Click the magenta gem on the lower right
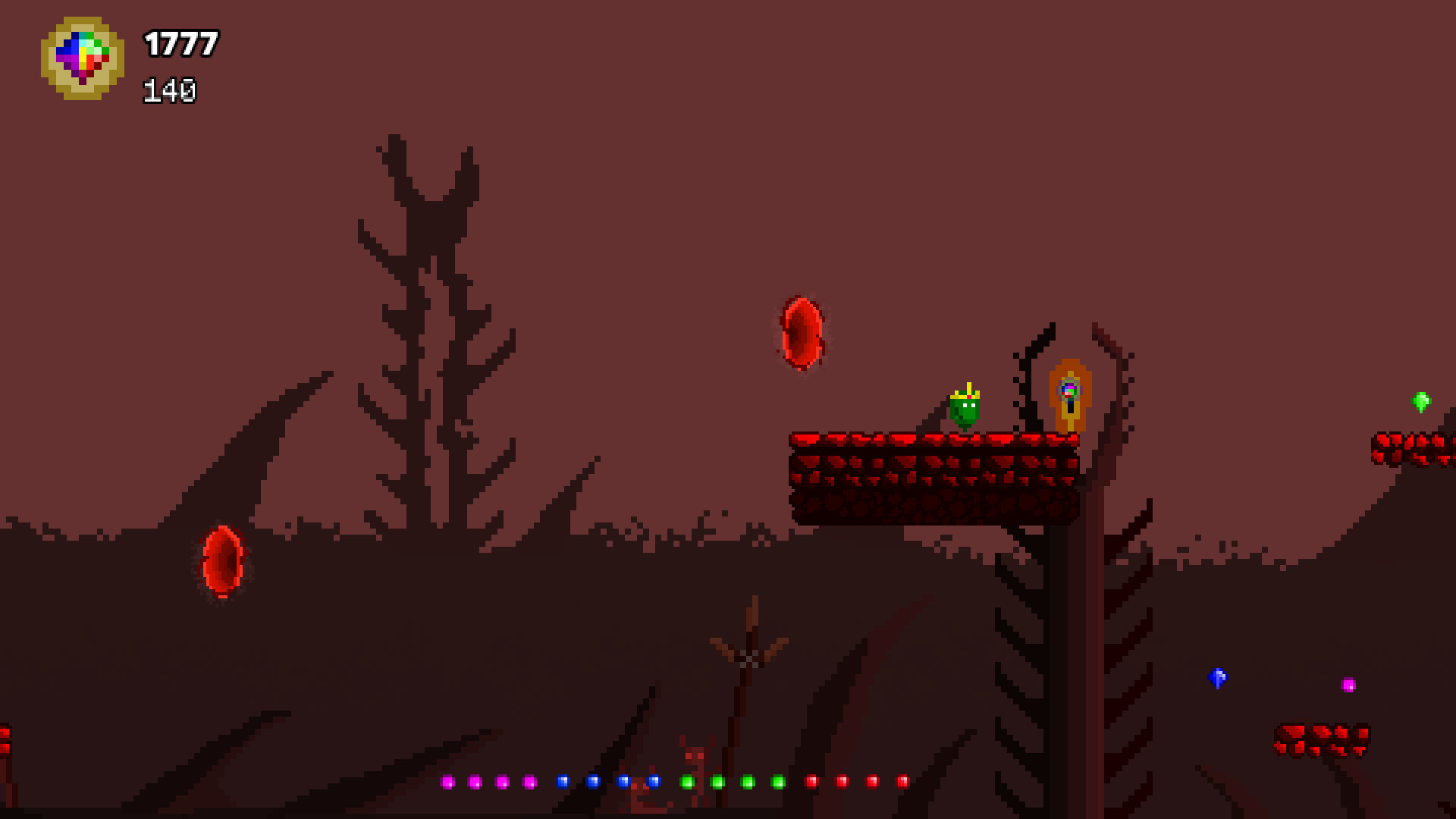The image size is (1456, 819). point(1349,684)
